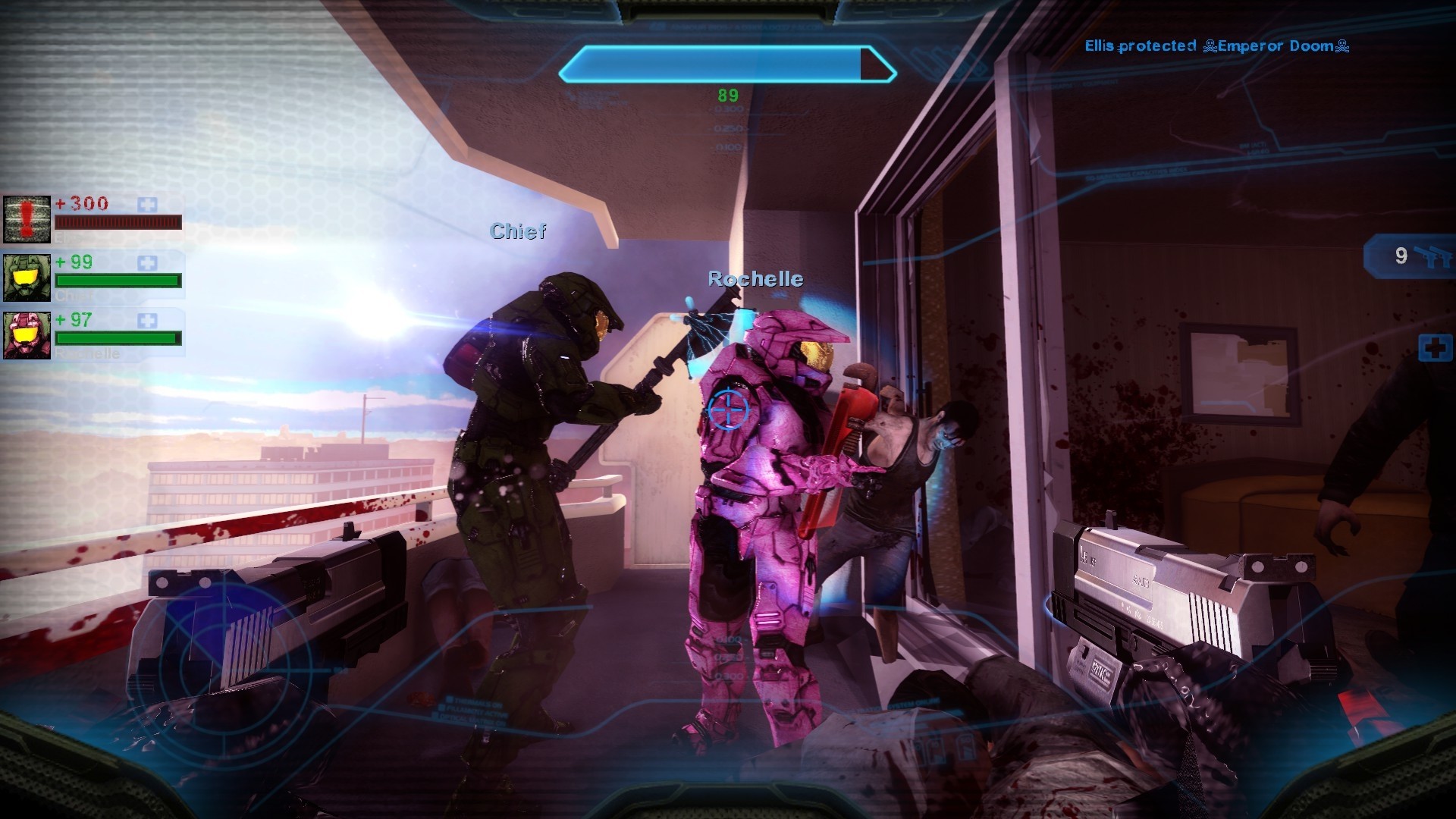Expand the 0.250 readout in the HUD
This screenshot has height=819, width=1456.
coord(728,129)
